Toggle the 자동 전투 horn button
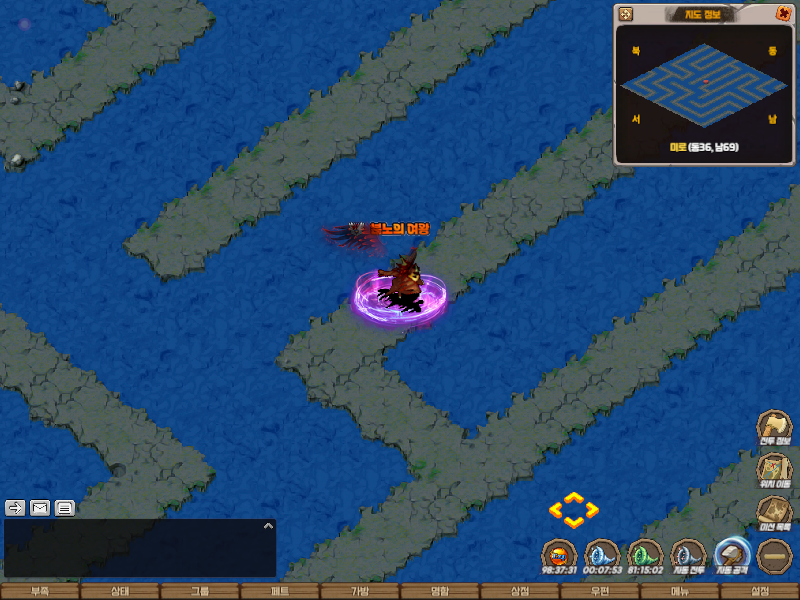Screen dimensions: 800x600 689,555
